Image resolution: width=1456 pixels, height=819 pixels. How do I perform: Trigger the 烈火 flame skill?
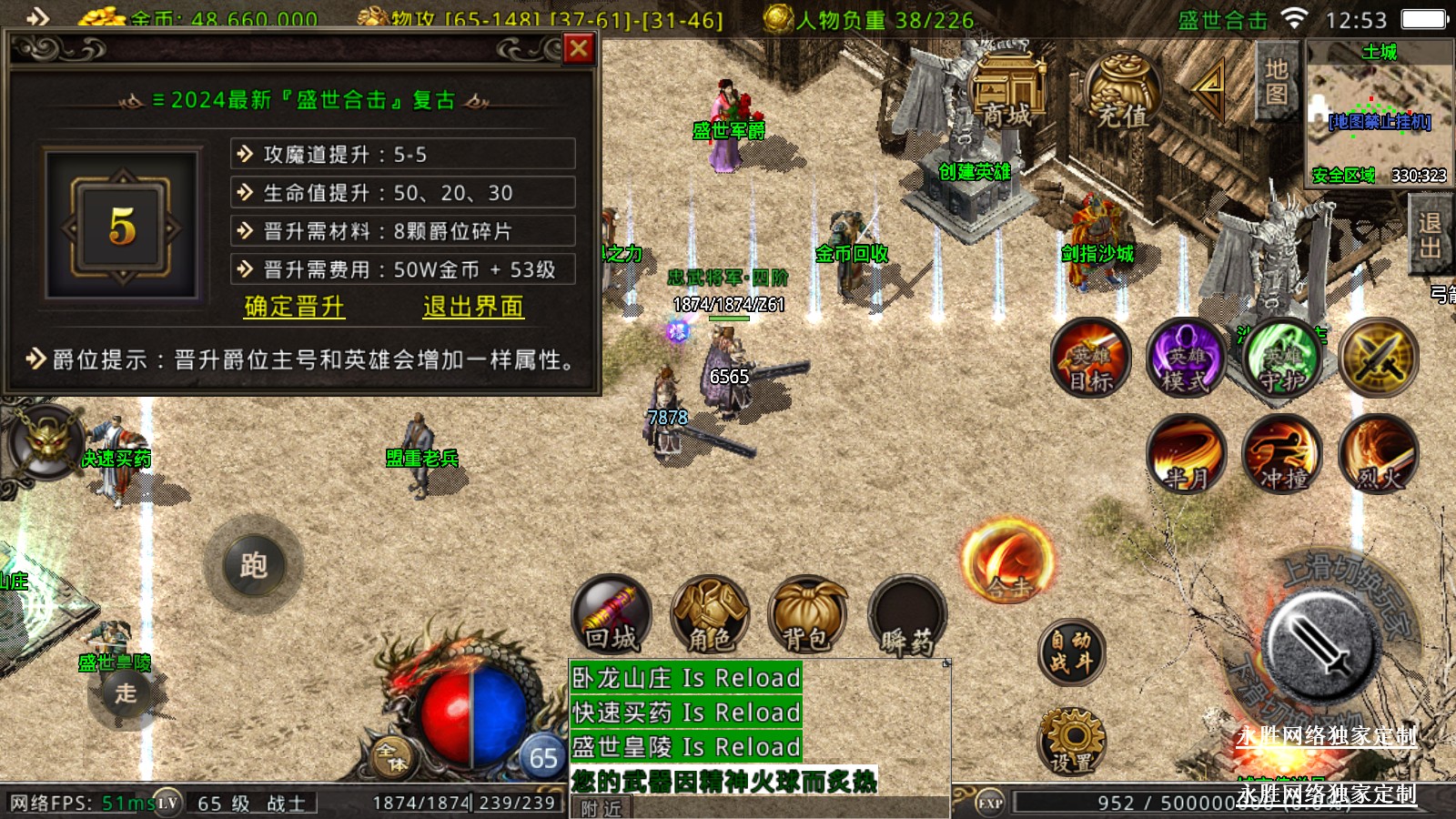1379,453
